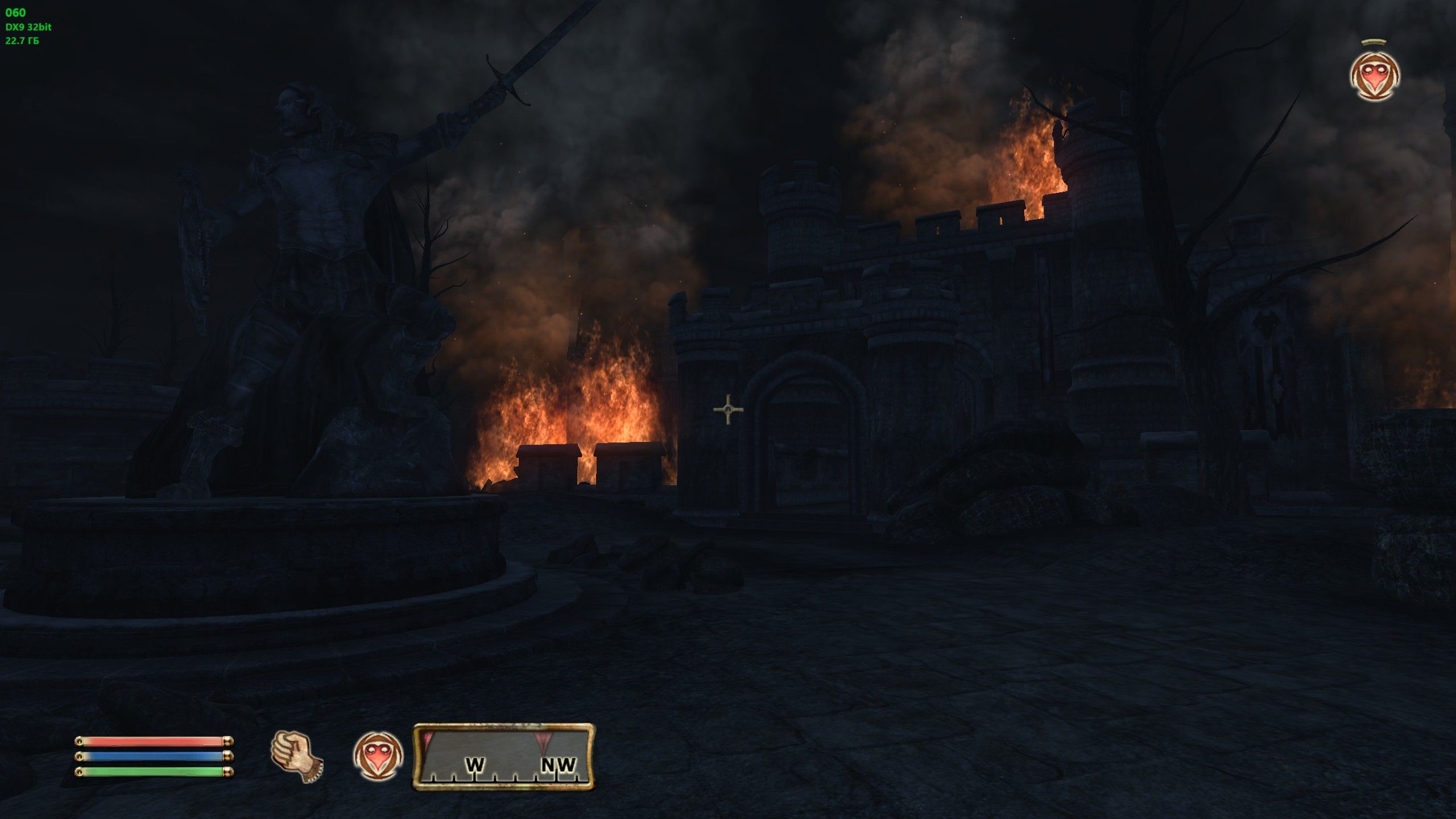This screenshot has height=819, width=1456.
Task: Click the crosshair in the screen center
Action: click(728, 408)
